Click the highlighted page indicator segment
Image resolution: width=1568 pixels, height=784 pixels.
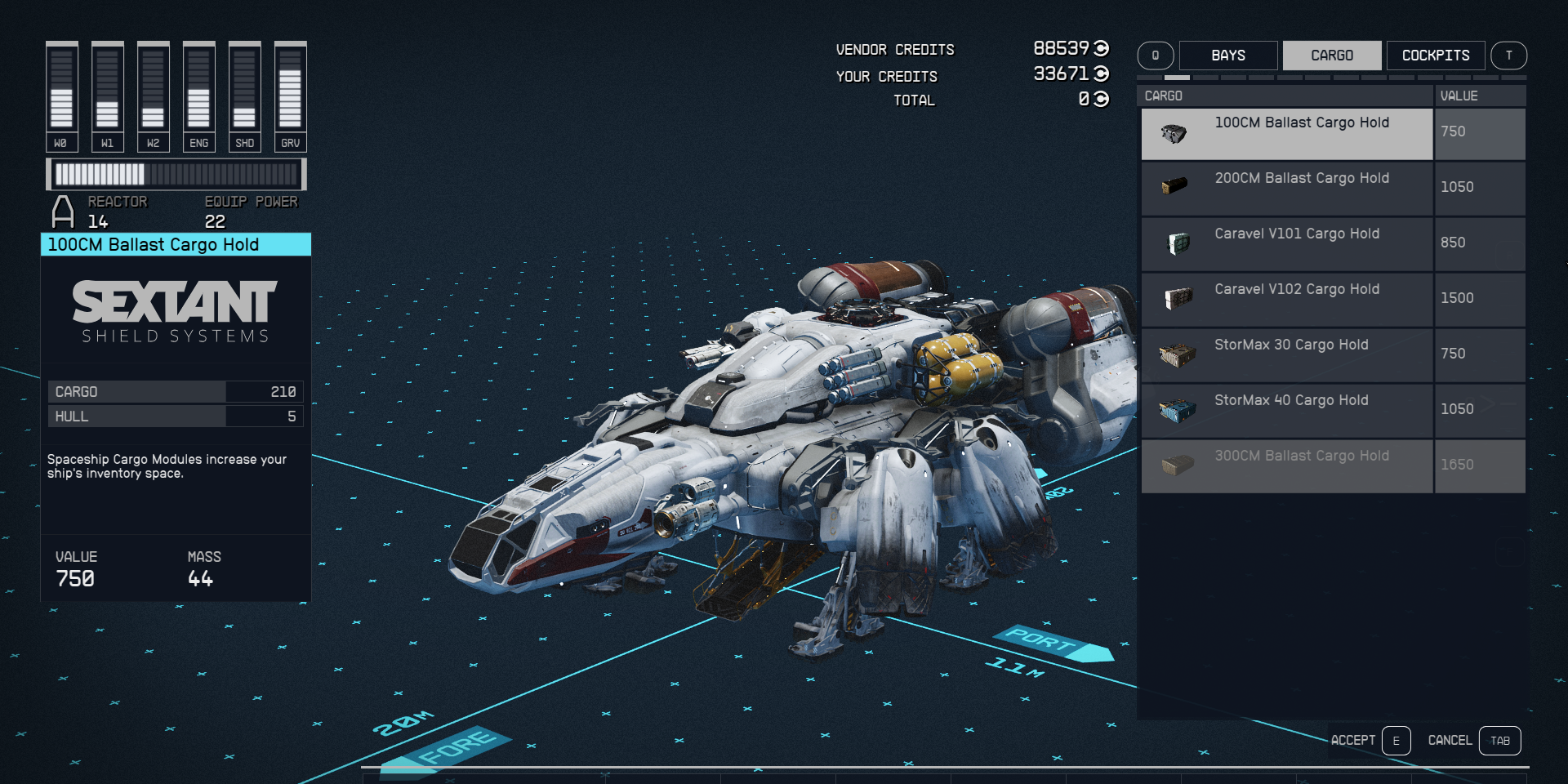[1176, 78]
